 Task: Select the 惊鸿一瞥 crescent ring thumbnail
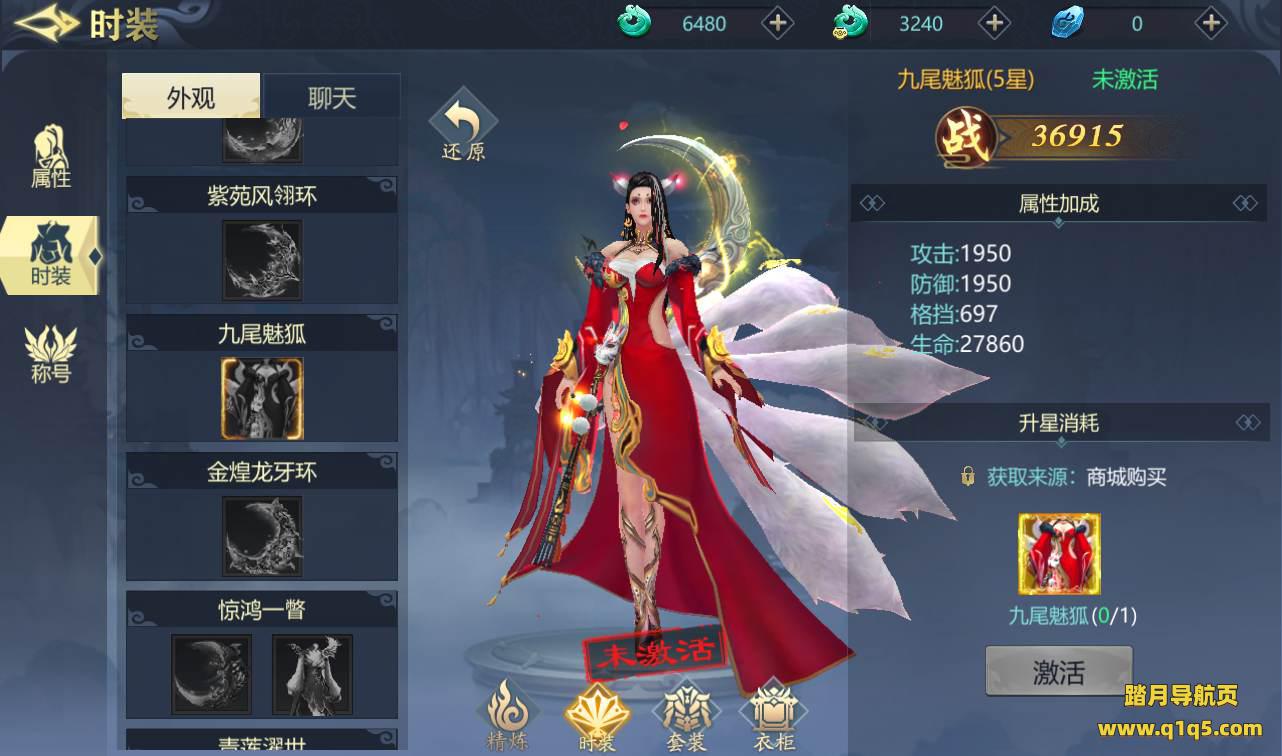point(210,673)
